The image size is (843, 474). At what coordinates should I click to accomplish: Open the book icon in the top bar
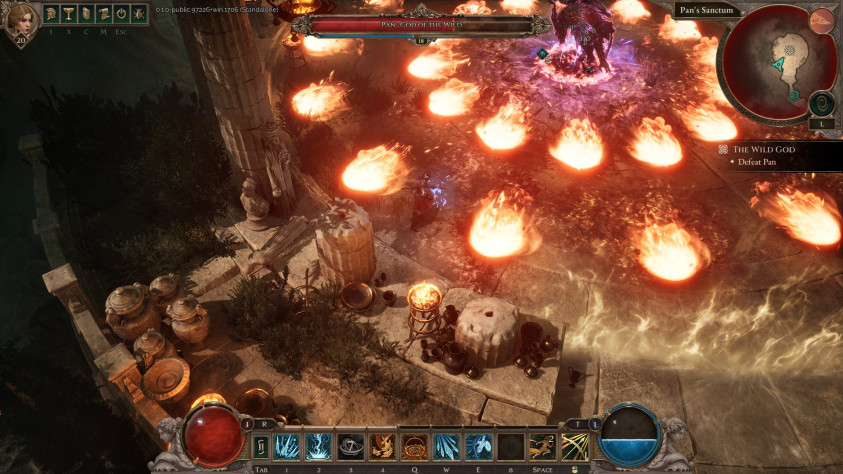click(85, 14)
